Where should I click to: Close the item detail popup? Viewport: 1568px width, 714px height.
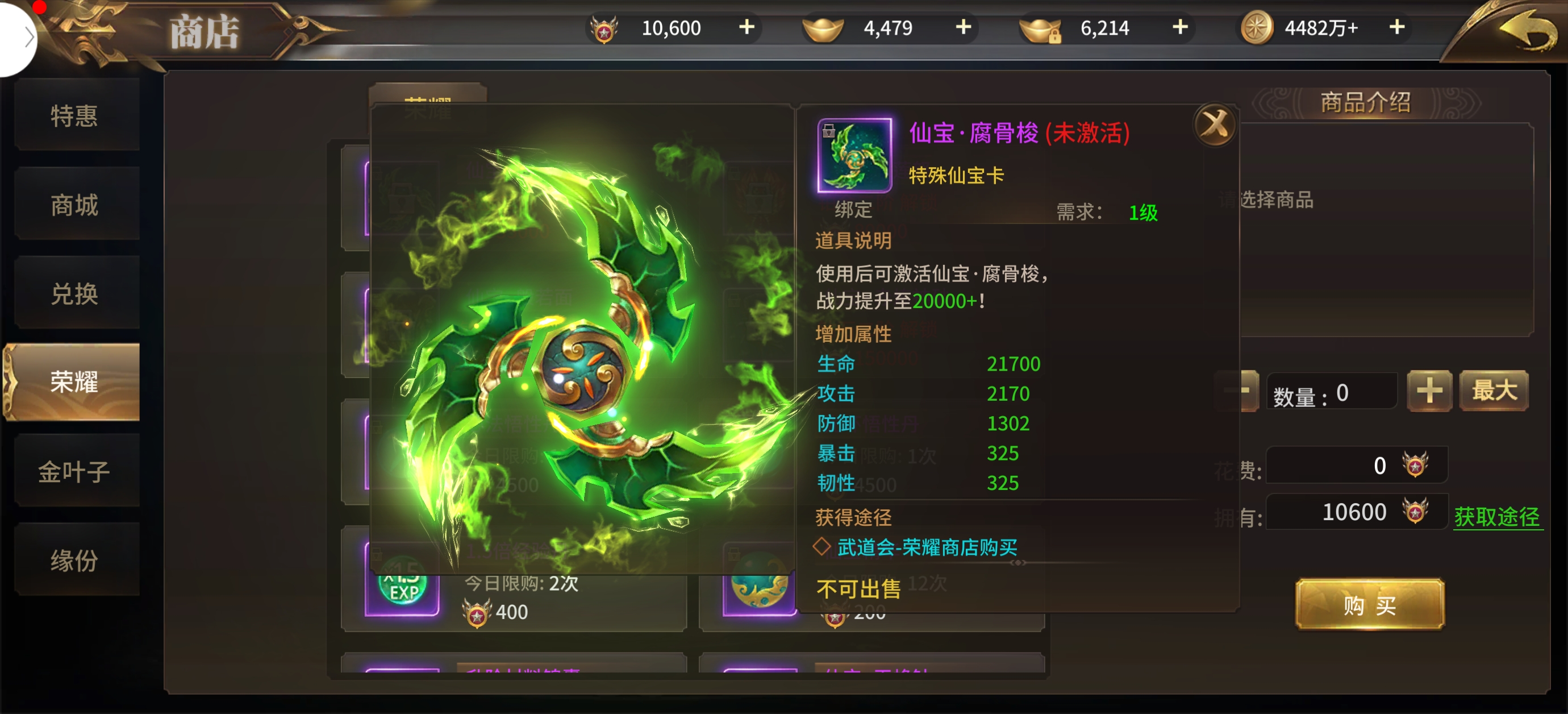coord(1215,125)
